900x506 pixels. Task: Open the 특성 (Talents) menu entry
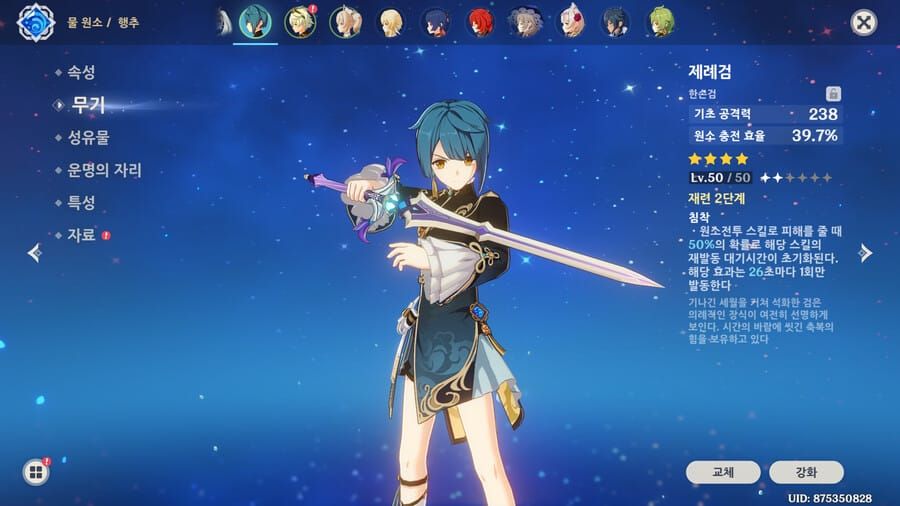[x=82, y=202]
